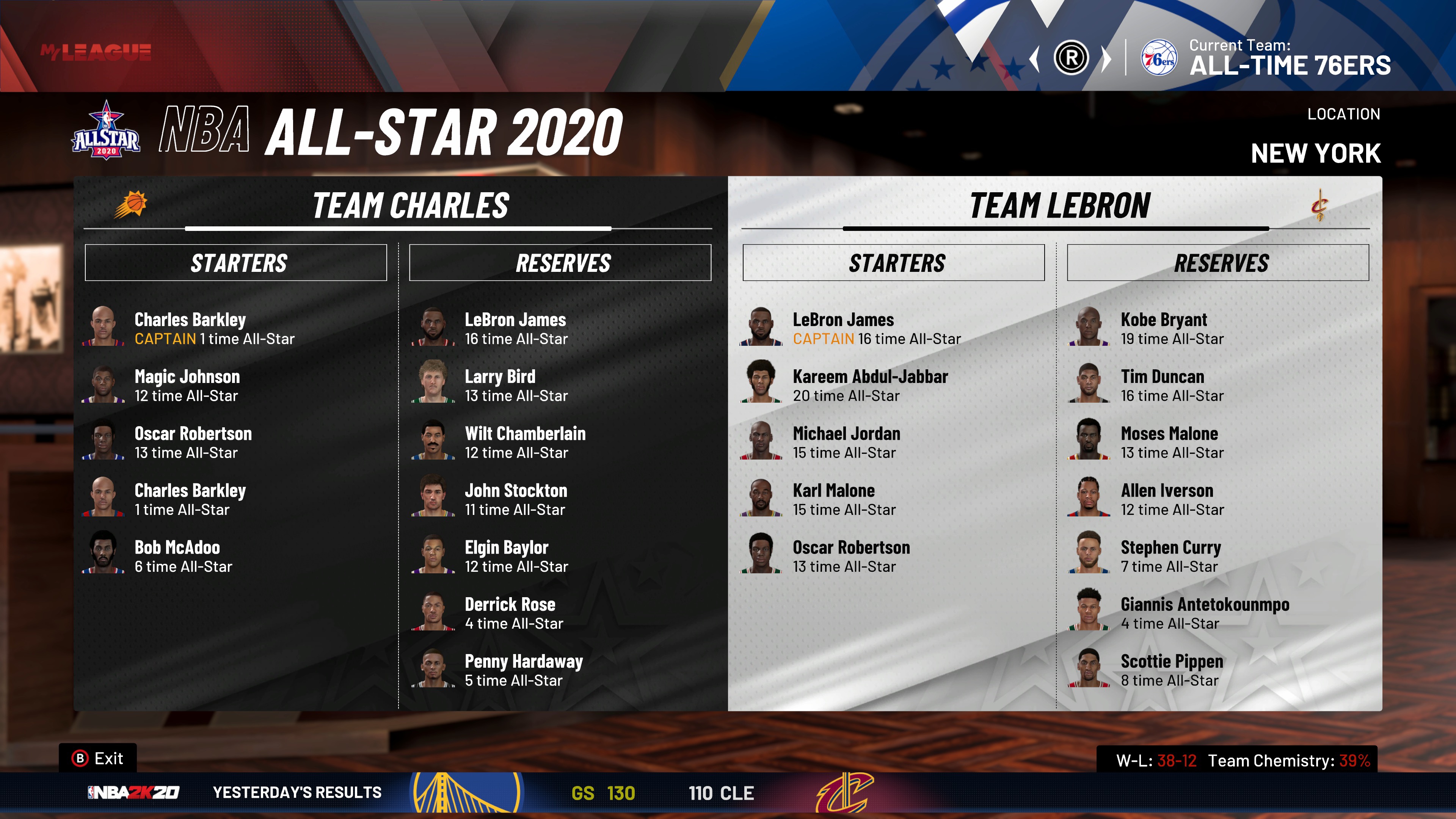Choose Michael Jordan from the starters

(846, 442)
